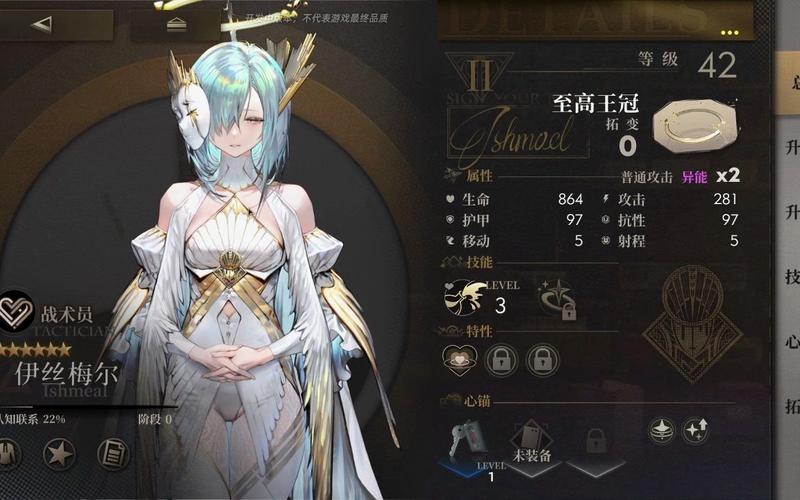
Task: Open the document profile icon
Action: pyautogui.click(x=113, y=454)
